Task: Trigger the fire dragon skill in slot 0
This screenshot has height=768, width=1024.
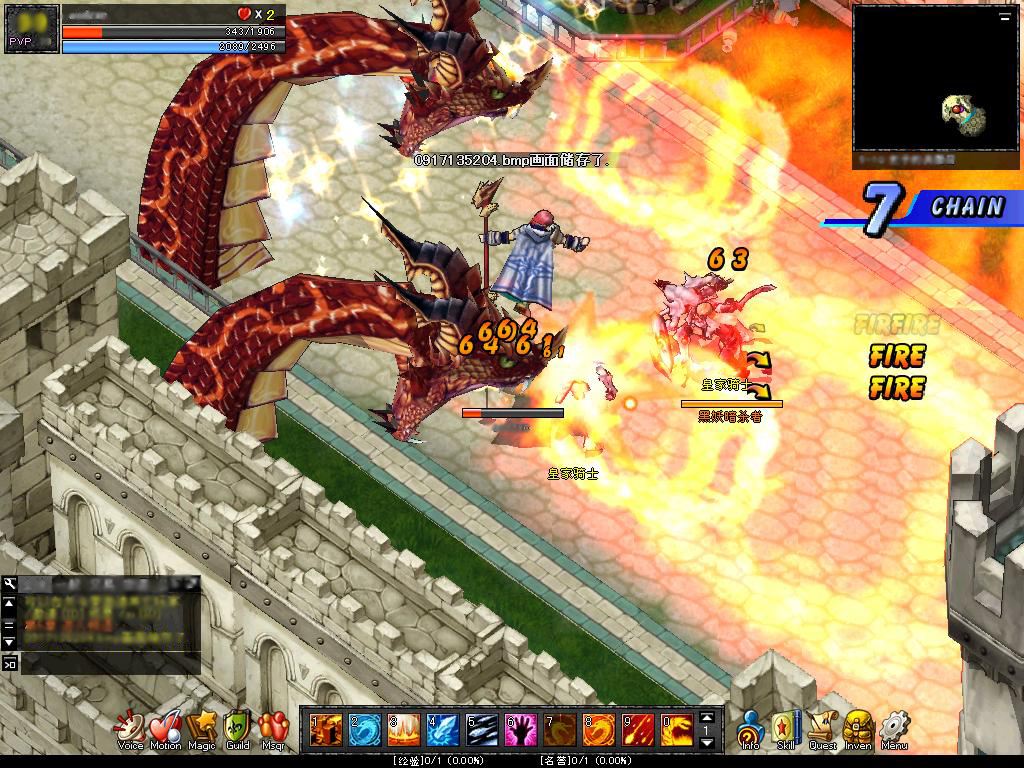Action: pos(676,729)
